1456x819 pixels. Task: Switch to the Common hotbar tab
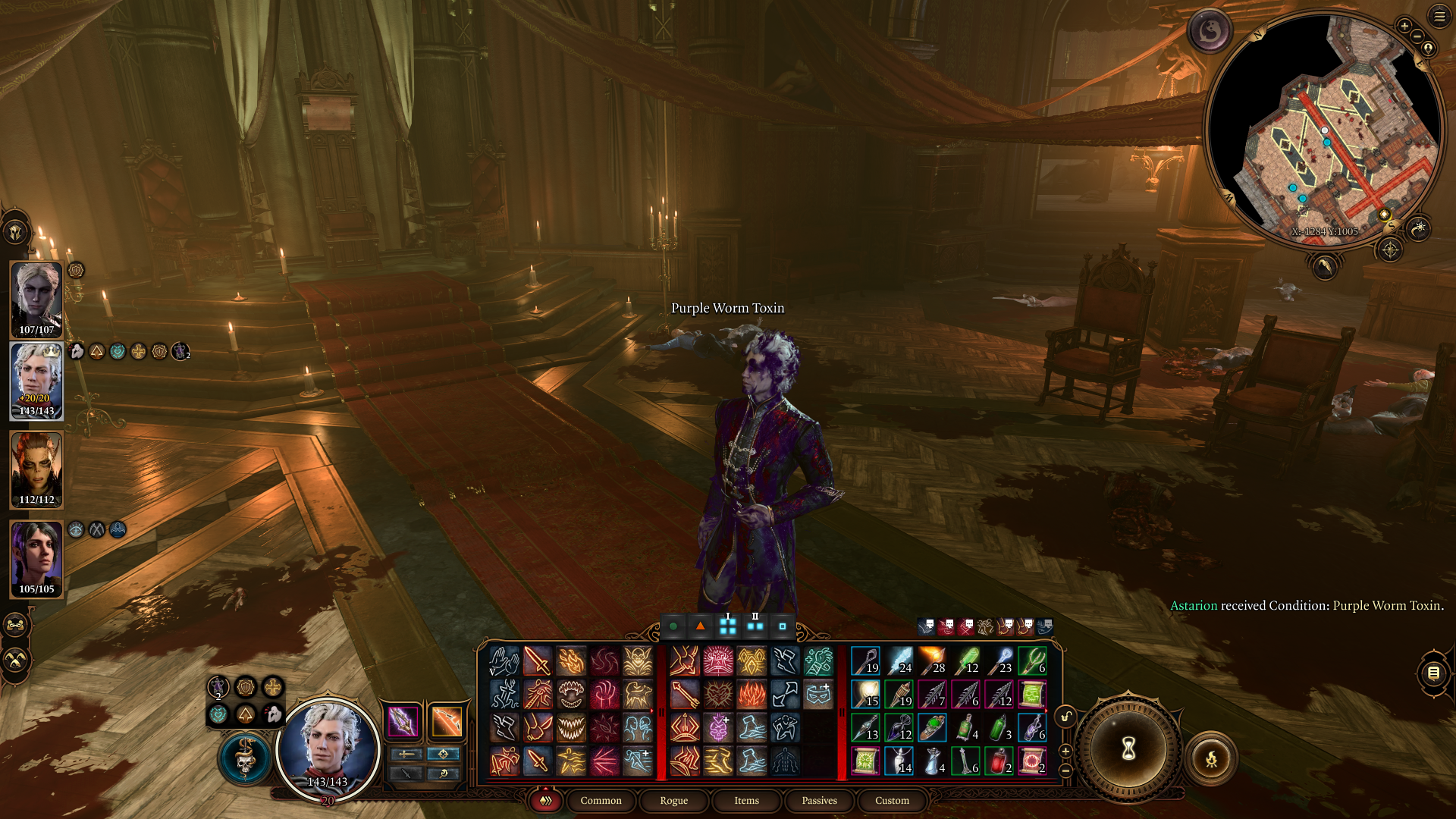[x=601, y=800]
